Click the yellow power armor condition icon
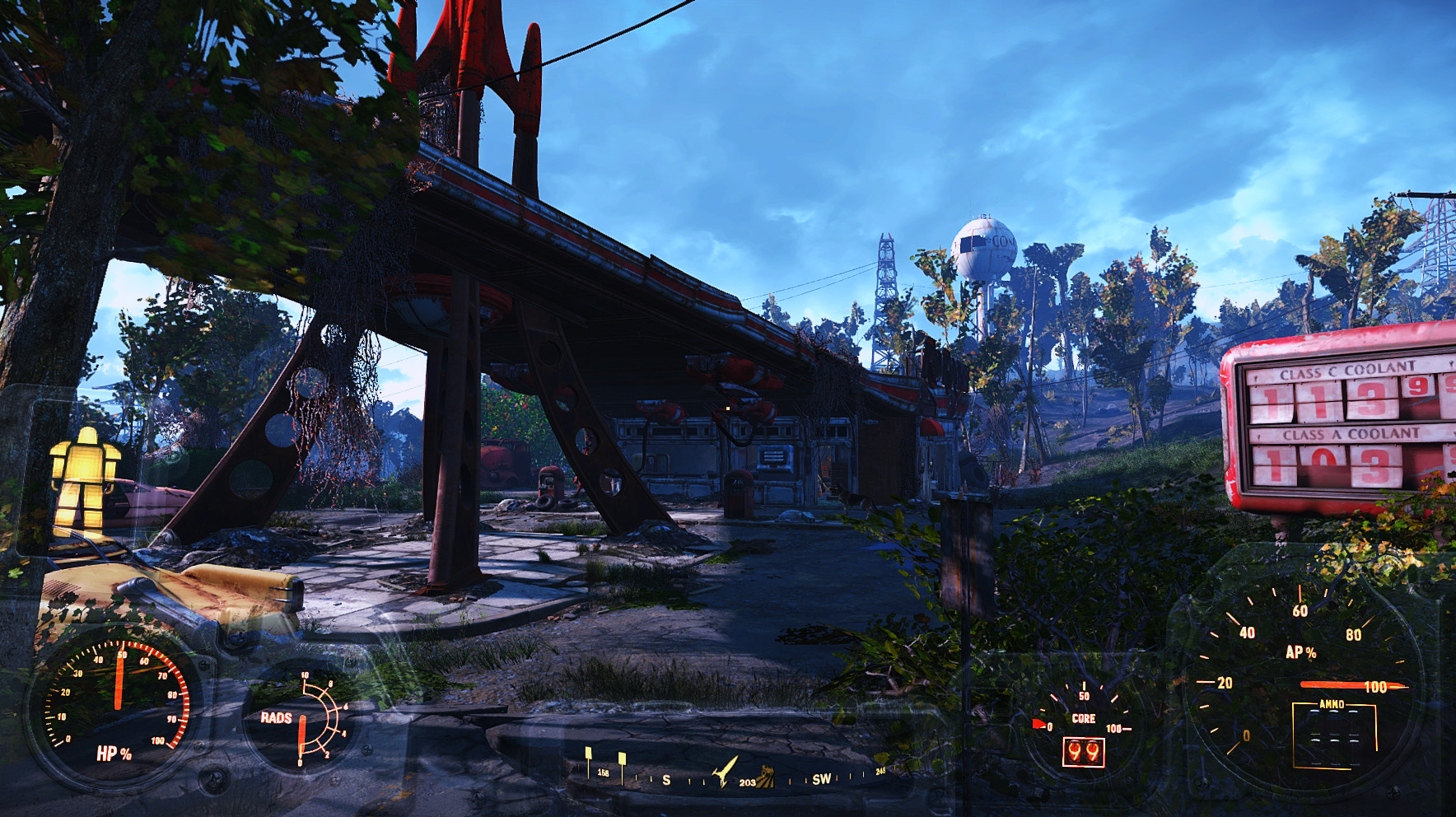 pyautogui.click(x=85, y=478)
